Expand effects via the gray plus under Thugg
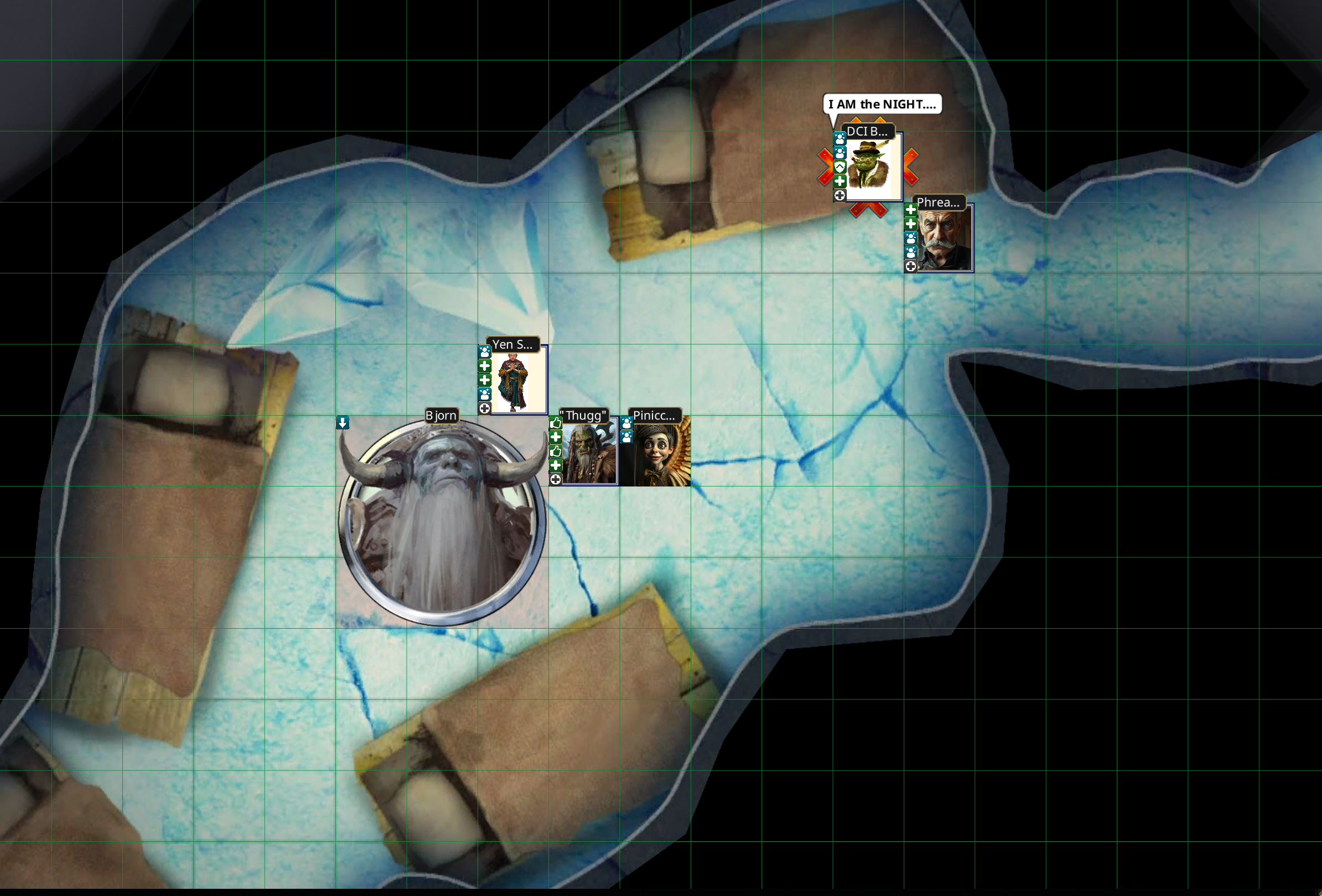Viewport: 1322px width, 896px height. click(x=556, y=479)
